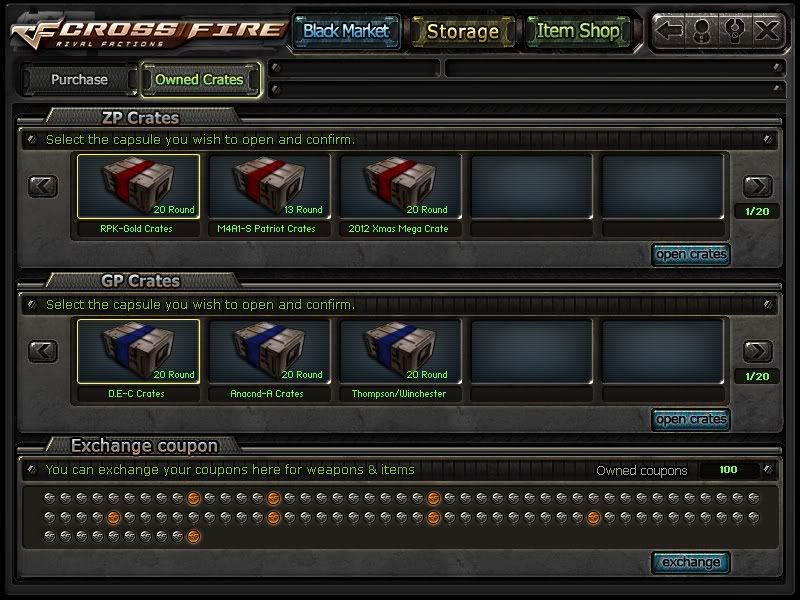Choose the Anacnd-A Crates

pos(267,352)
